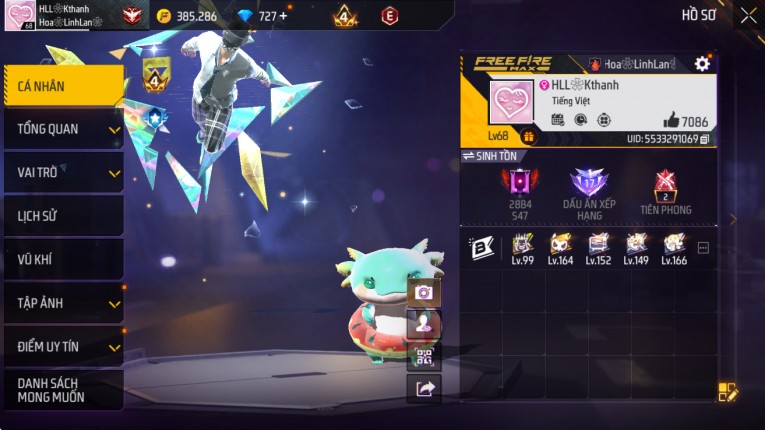Open the yellow edit layout icon
Viewport: 765px width, 430px height.
pos(727,392)
